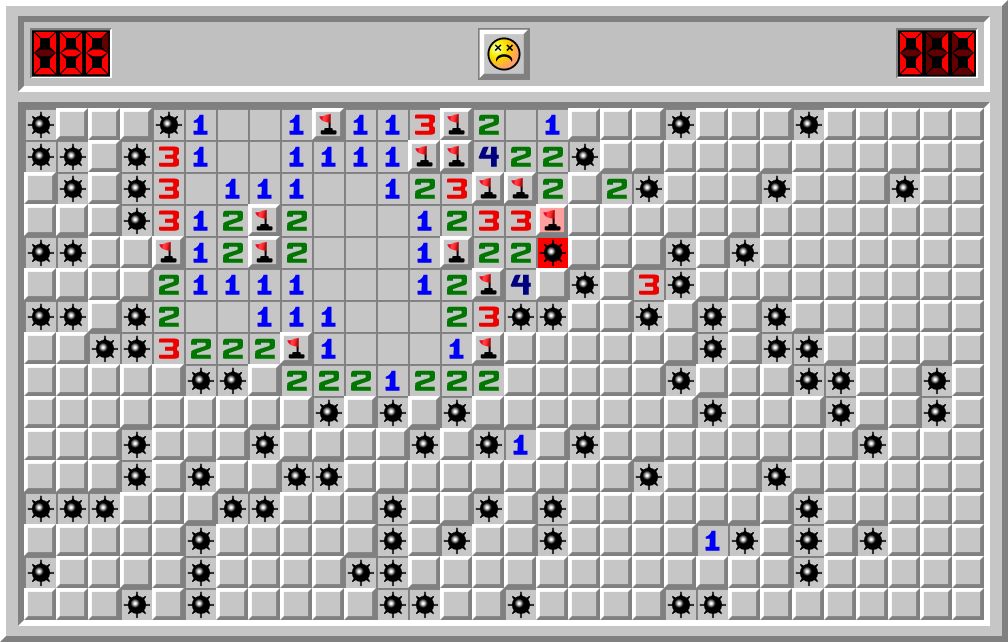Click the dead smiley face to restart
1008x642 pixels.
503,53
